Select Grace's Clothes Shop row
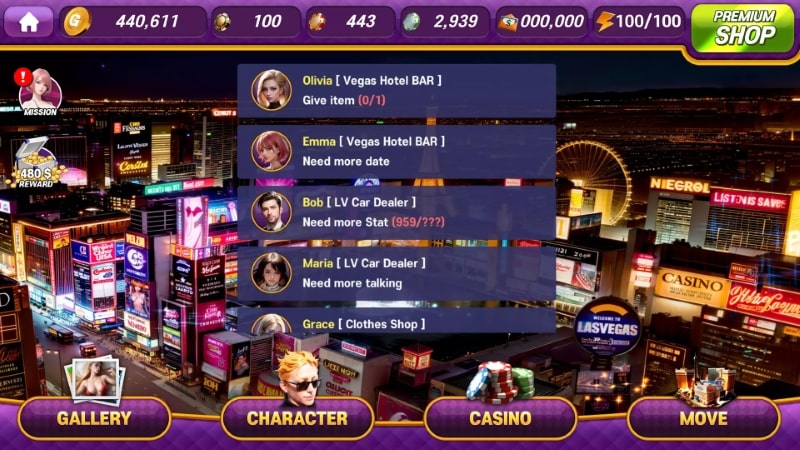 click(x=396, y=324)
